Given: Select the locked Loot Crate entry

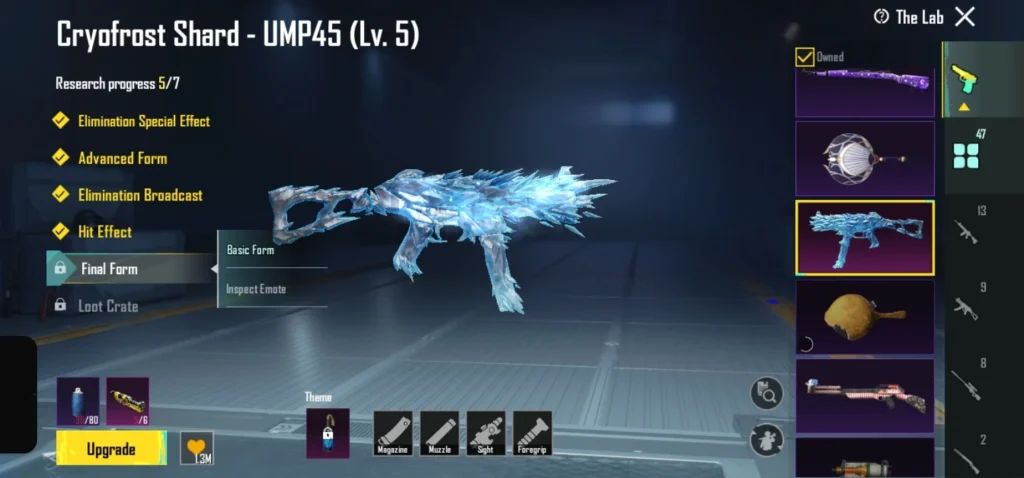Looking at the screenshot, I should coord(107,306).
